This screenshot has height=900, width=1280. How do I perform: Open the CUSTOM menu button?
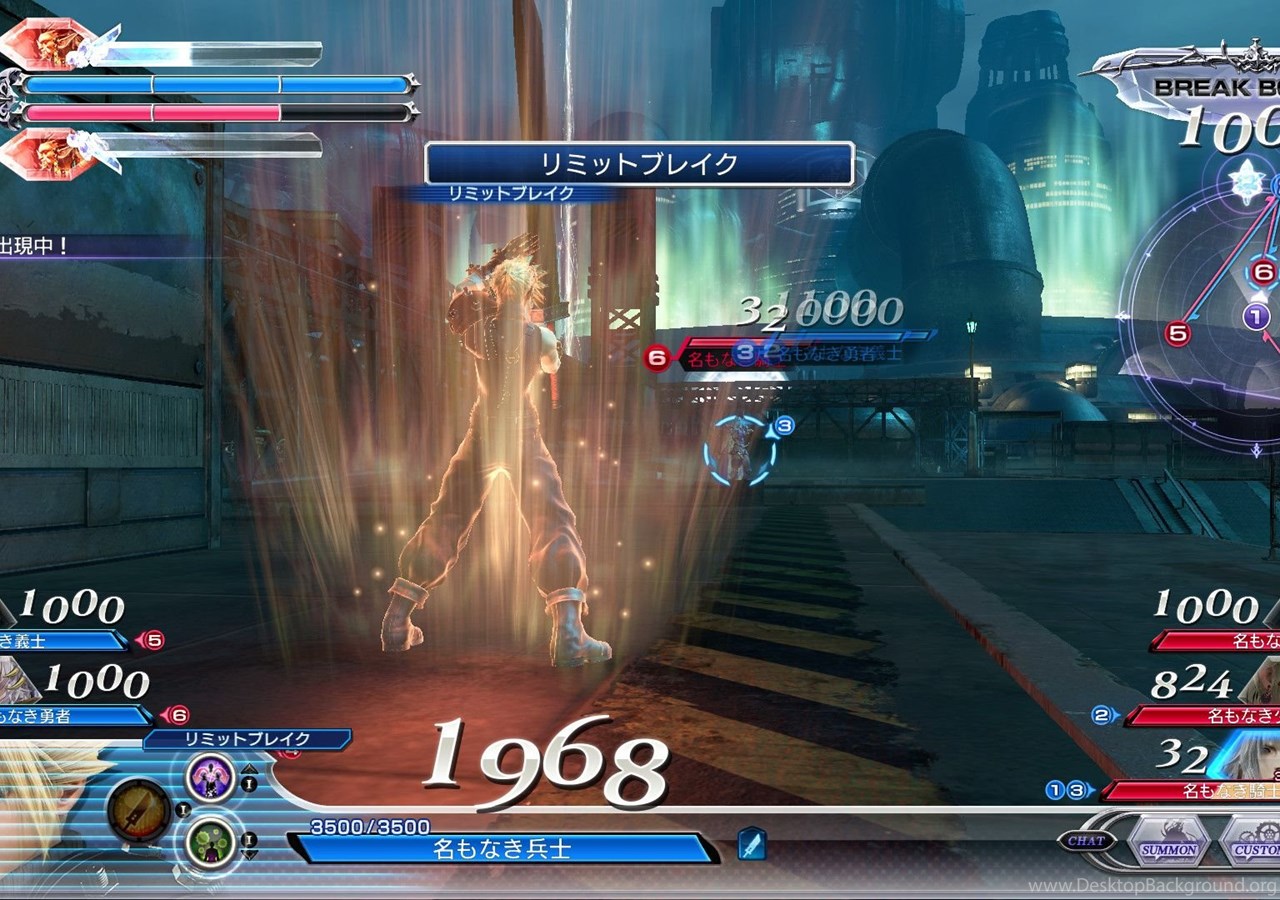[1252, 842]
